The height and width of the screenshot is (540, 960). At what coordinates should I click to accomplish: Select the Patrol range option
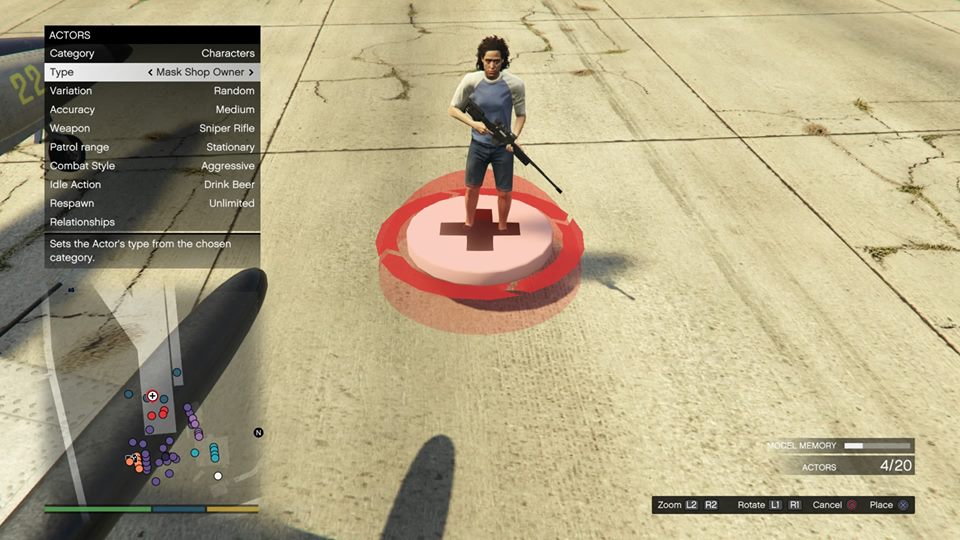tap(152, 147)
